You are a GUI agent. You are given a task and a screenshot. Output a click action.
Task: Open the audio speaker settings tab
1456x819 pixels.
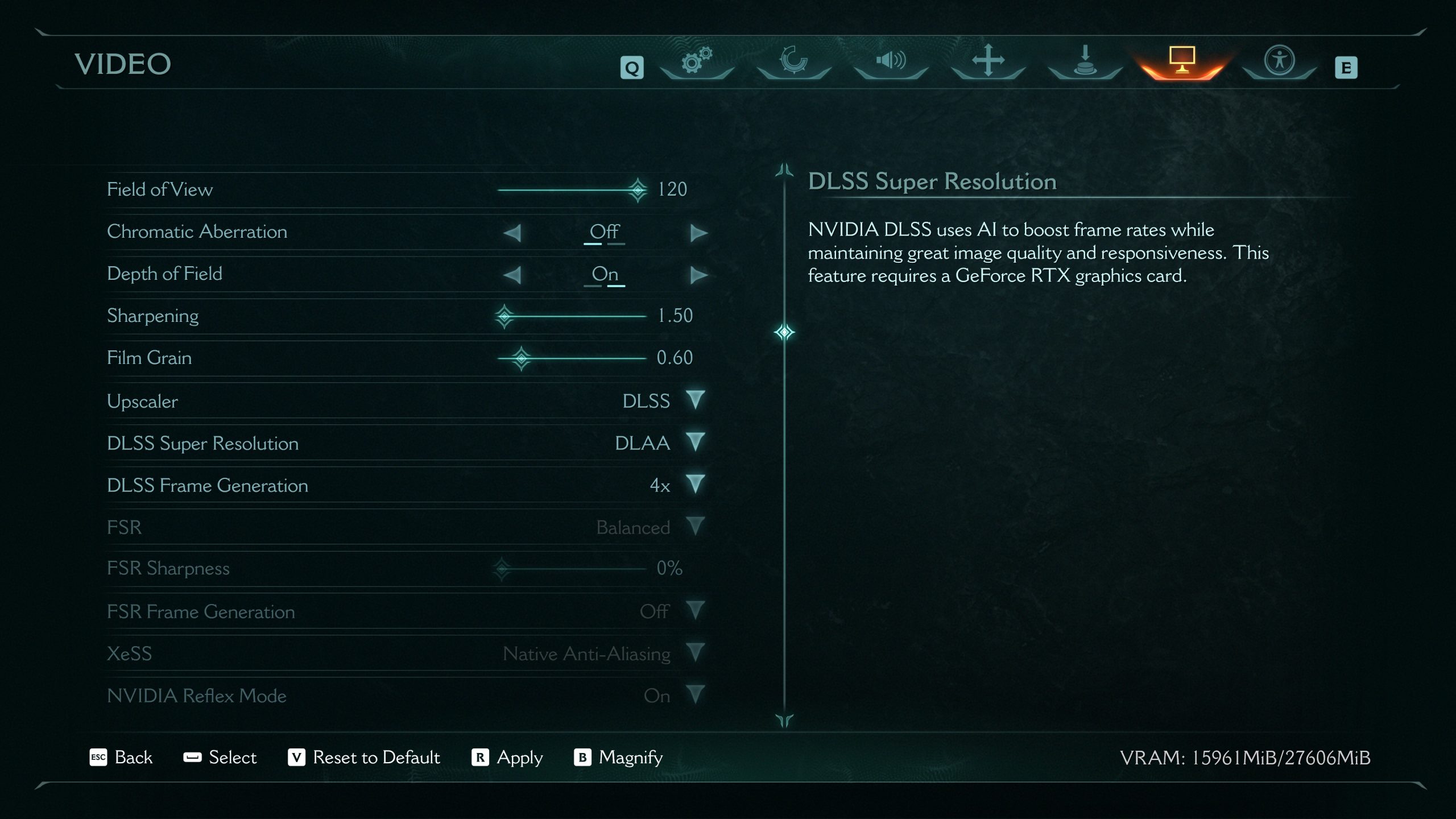(891, 60)
